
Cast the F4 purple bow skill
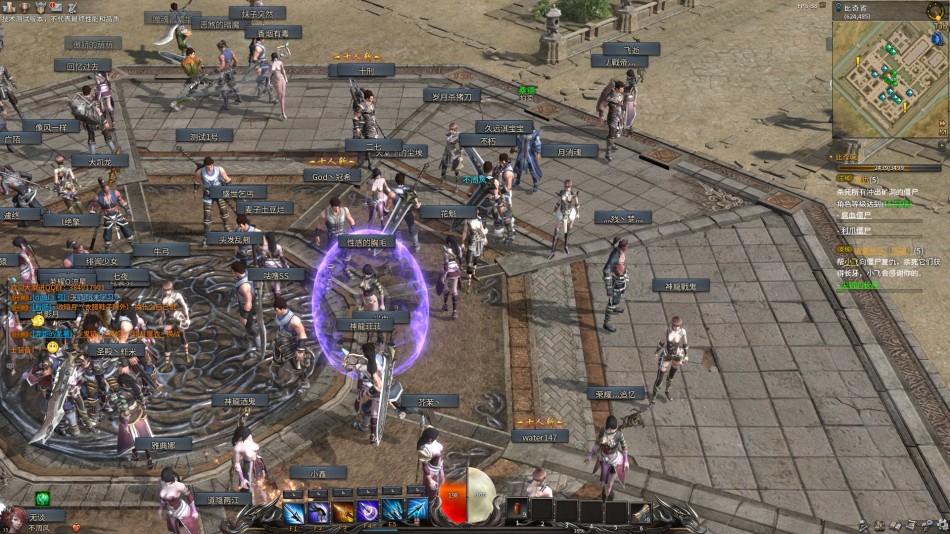369,512
